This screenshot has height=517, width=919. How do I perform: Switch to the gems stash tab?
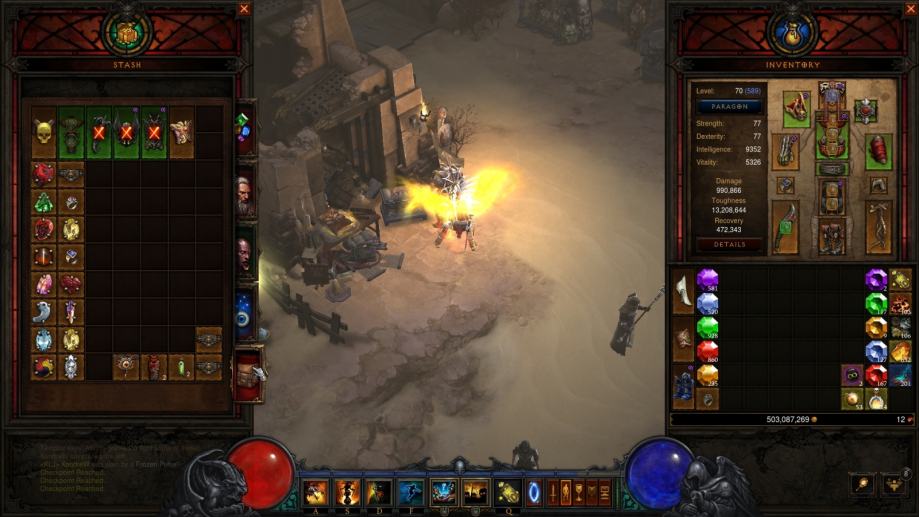(x=243, y=129)
